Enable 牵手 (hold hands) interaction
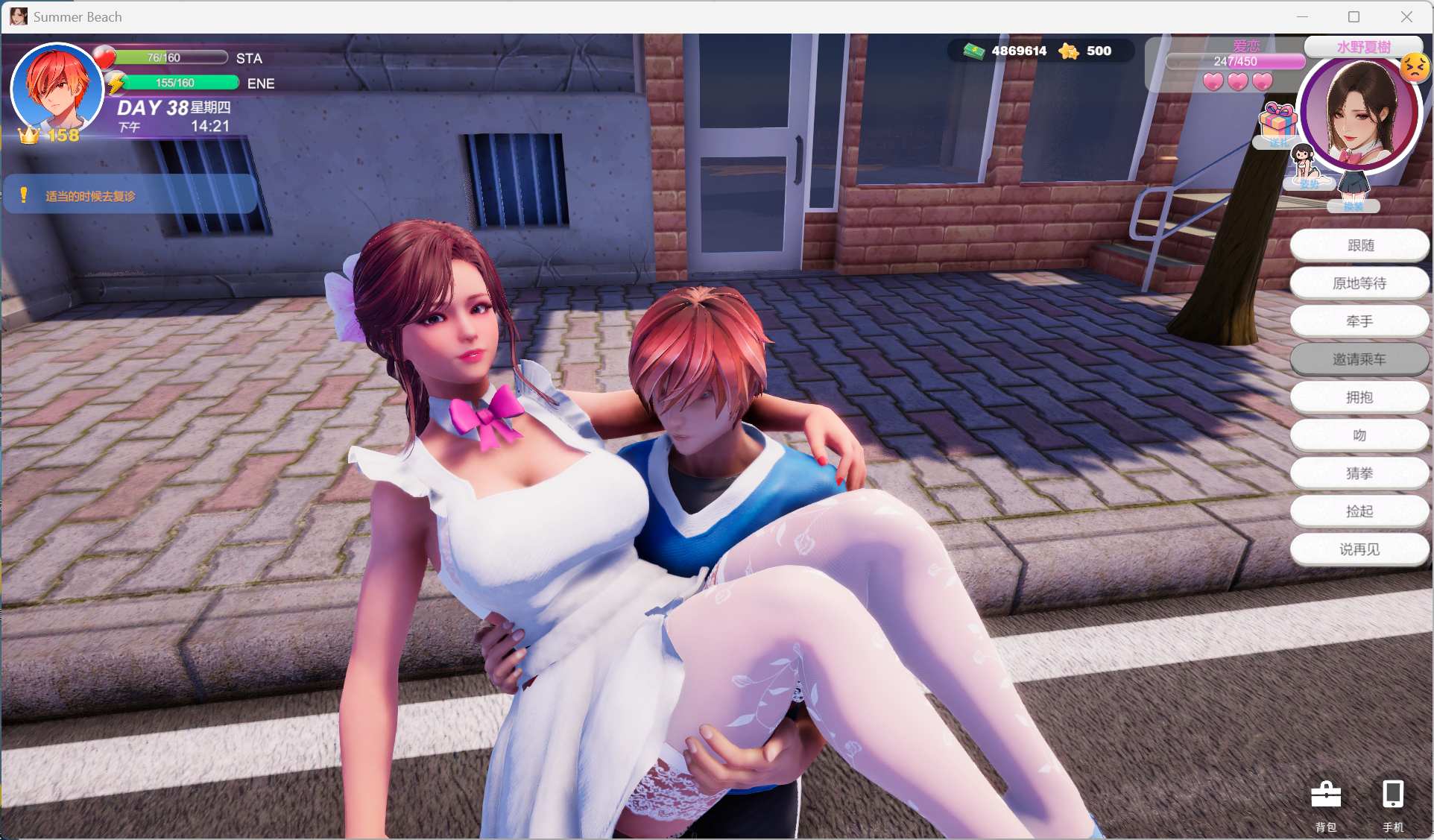Viewport: 1434px width, 840px height. pyautogui.click(x=1359, y=320)
